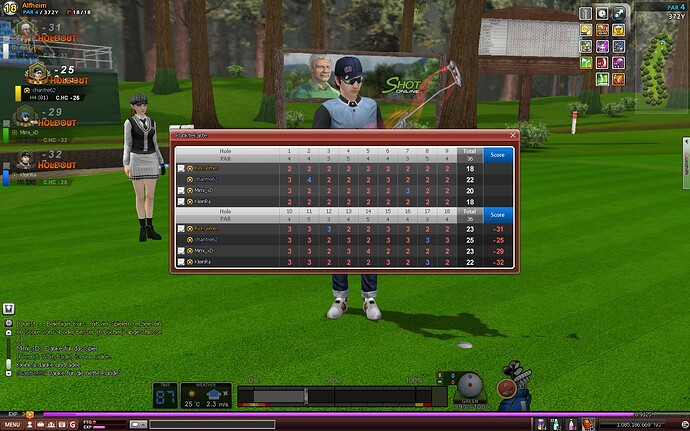Open the MENU button
Screen dimensions: 690x431
12,425
